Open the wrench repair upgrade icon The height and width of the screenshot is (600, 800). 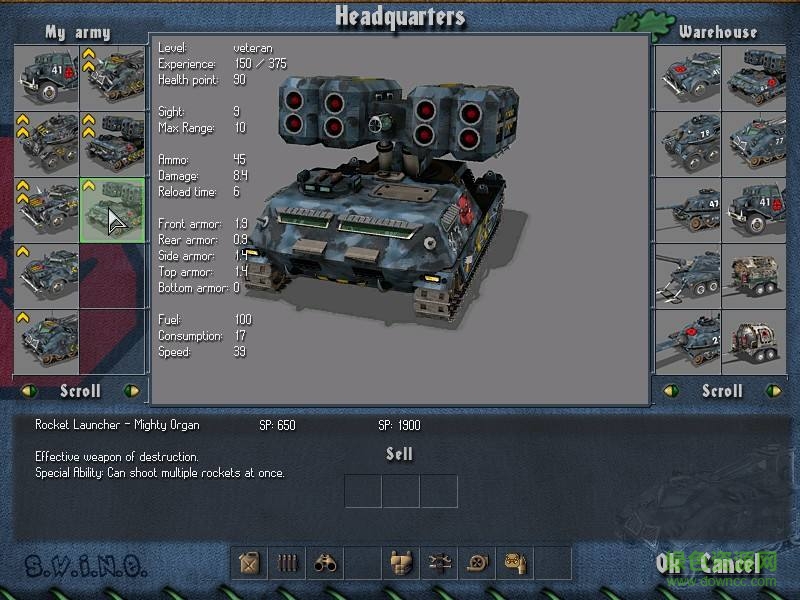tap(438, 563)
